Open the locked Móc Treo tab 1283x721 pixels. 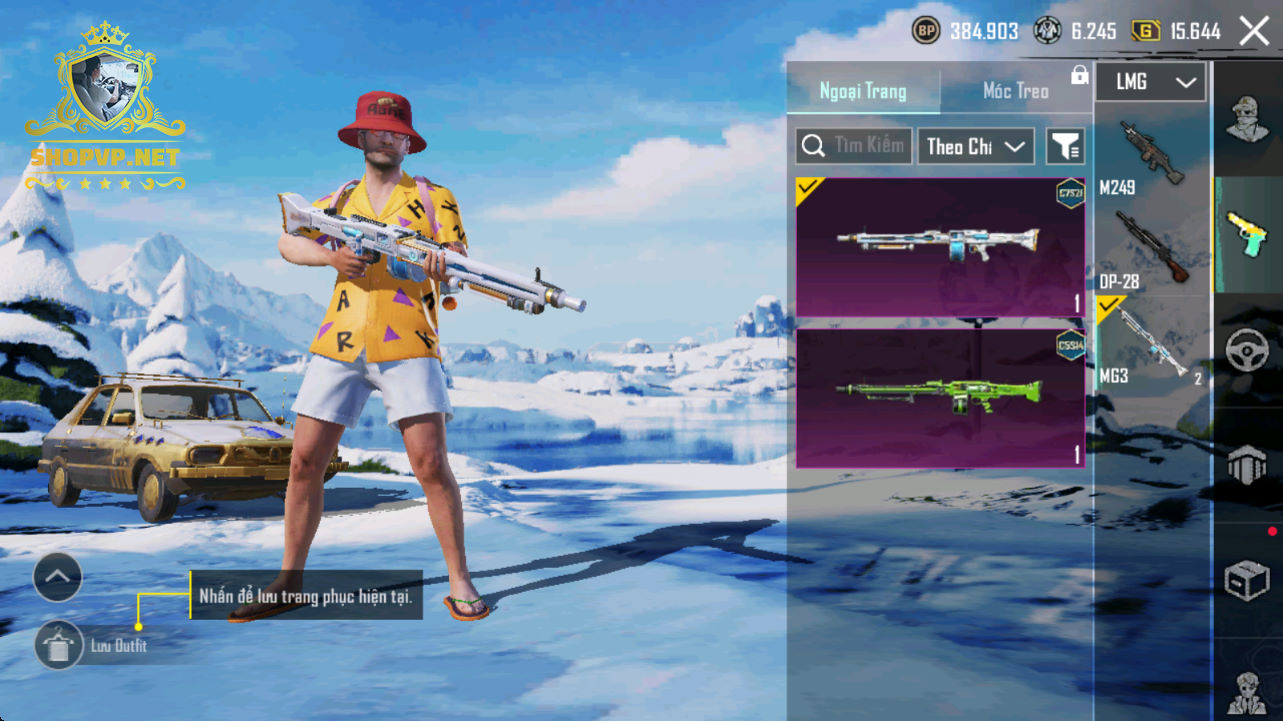pyautogui.click(x=1016, y=91)
